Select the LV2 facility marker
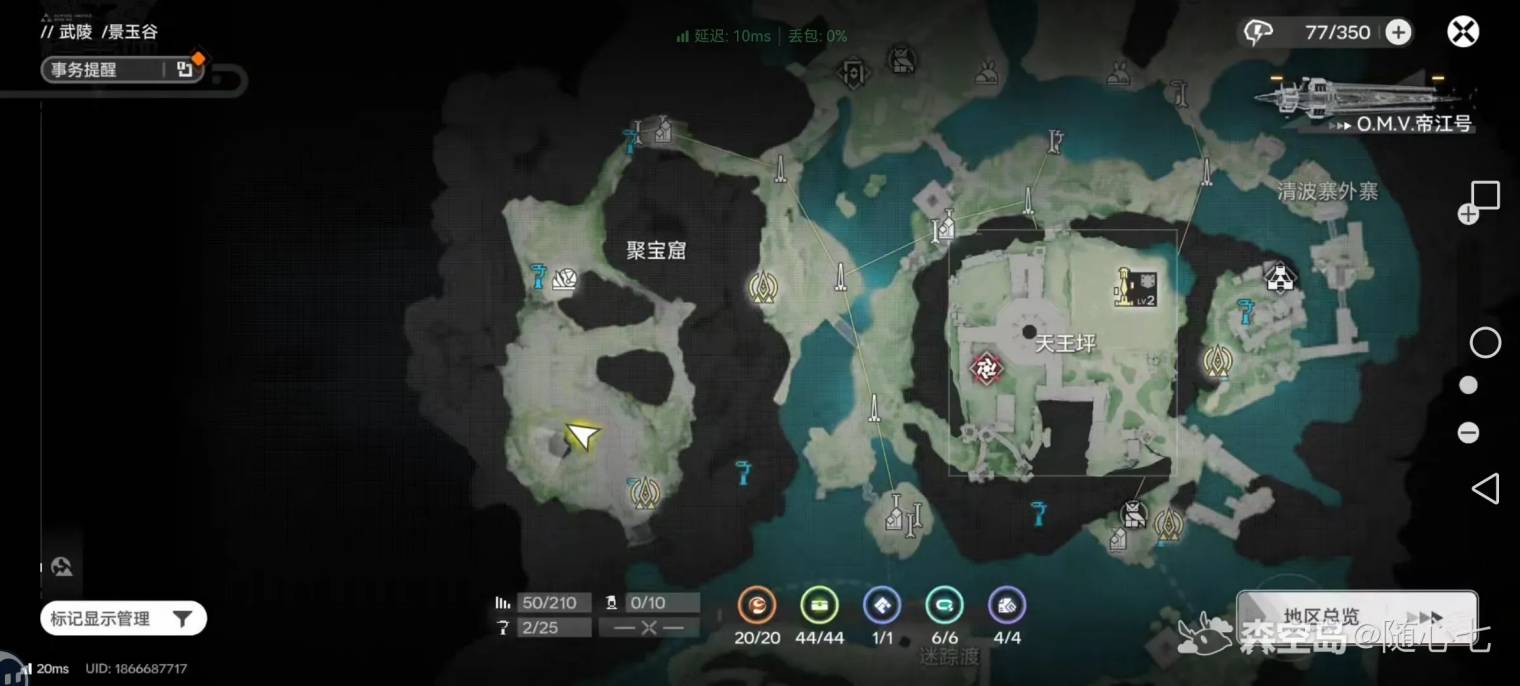Image resolution: width=1520 pixels, height=686 pixels. click(x=1136, y=287)
